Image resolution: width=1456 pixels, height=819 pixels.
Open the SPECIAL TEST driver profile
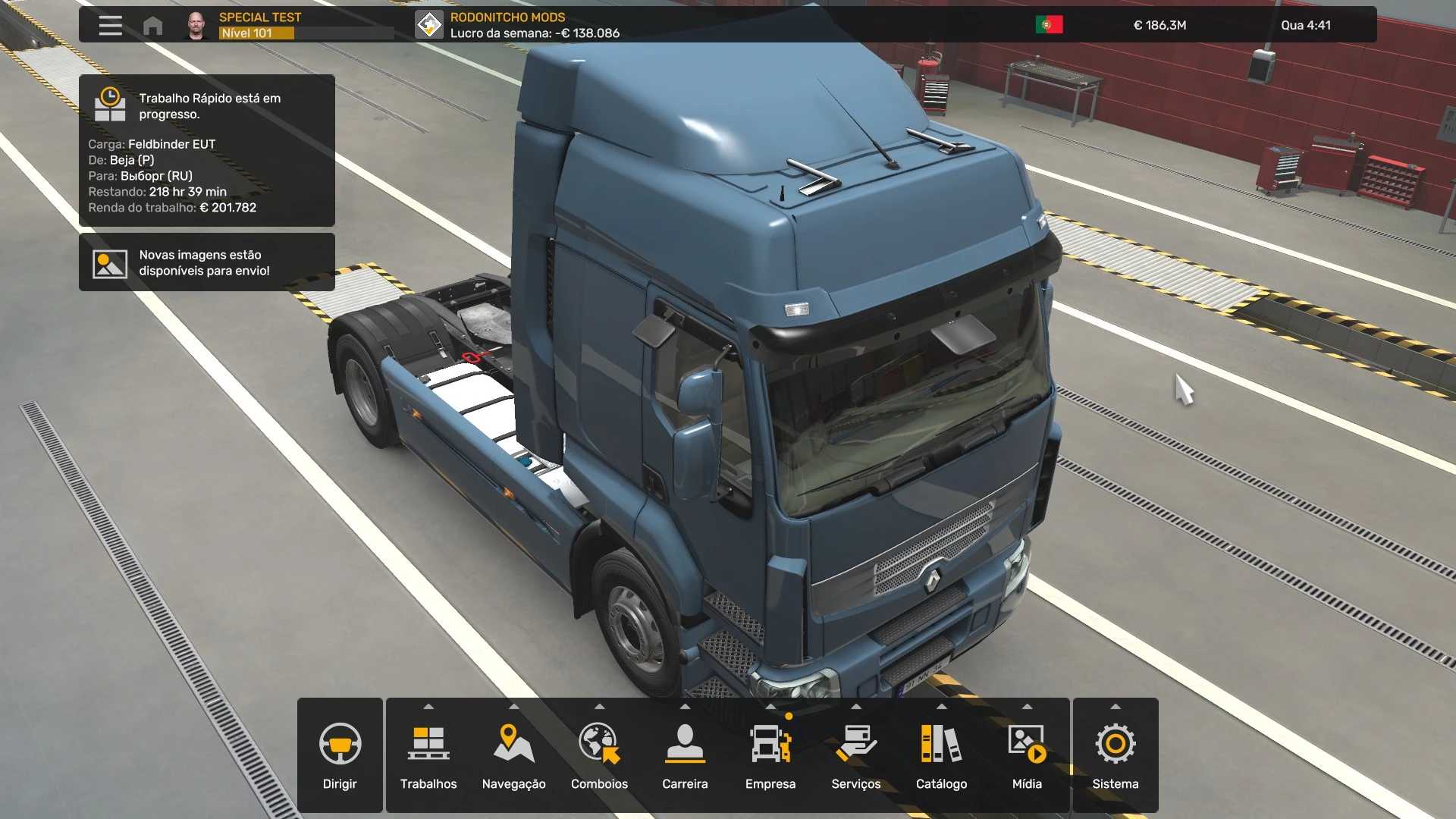pos(259,25)
